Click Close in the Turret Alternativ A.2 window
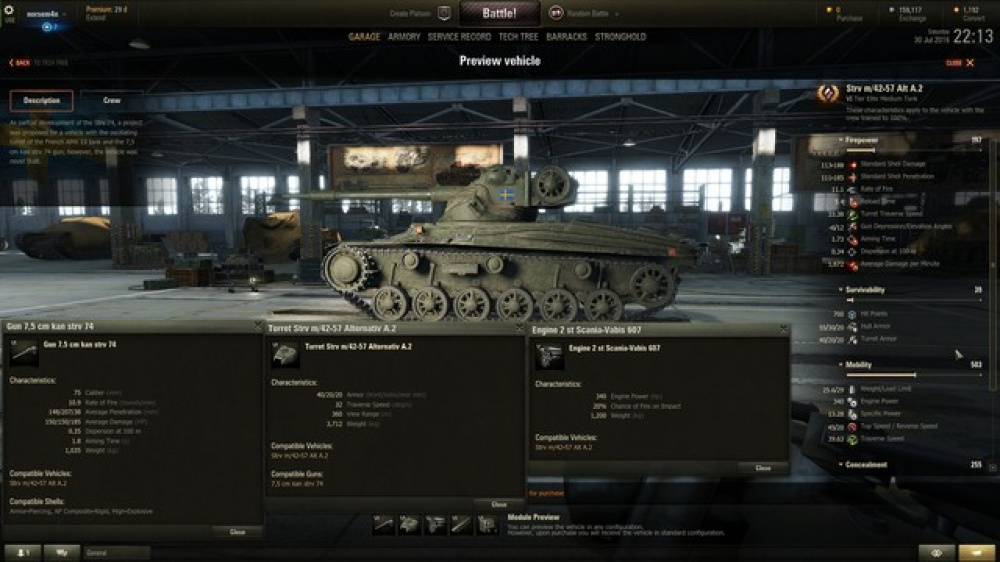1000x562 pixels. pos(499,504)
